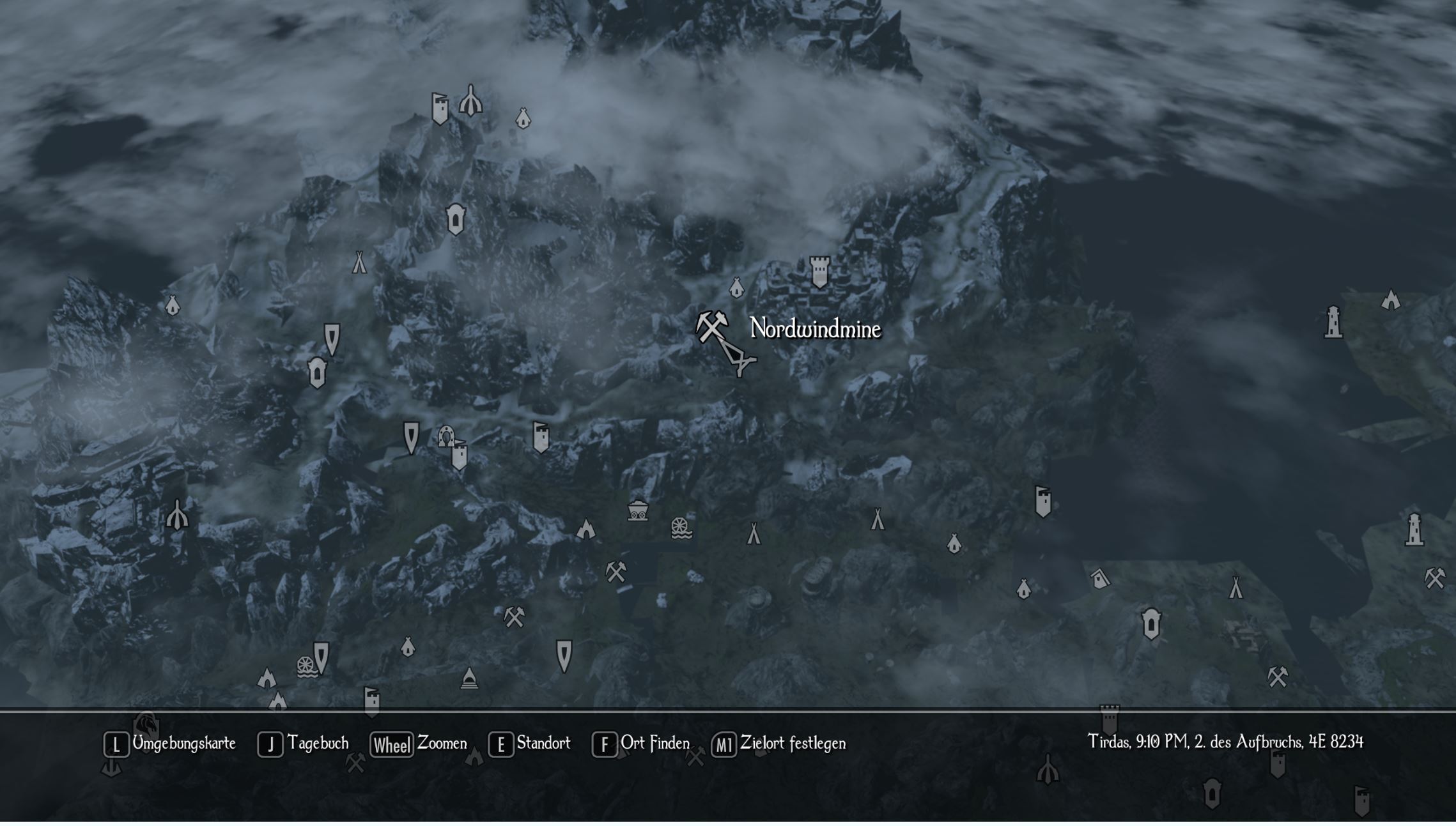Choose the mine cart map marker
The width and height of the screenshot is (1456, 826).
click(637, 510)
